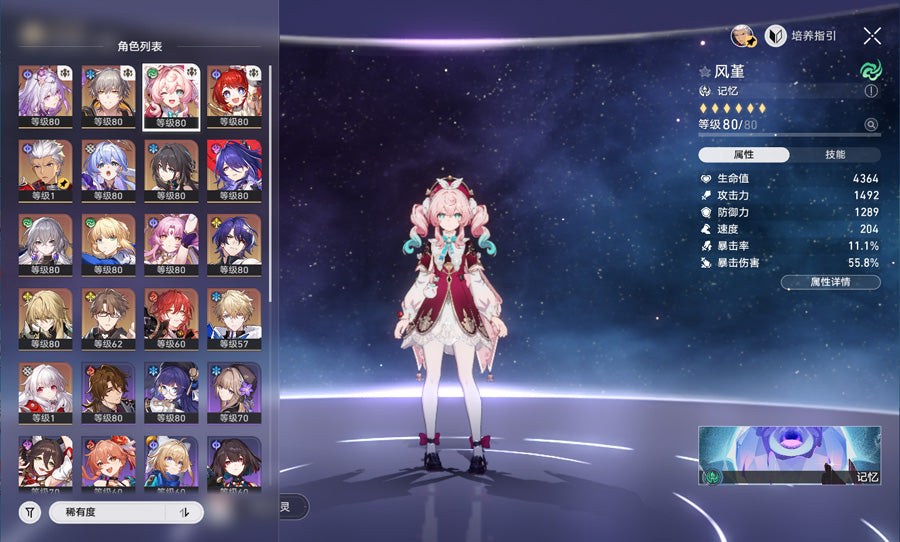Show 属性详情 attribute details

[830, 283]
